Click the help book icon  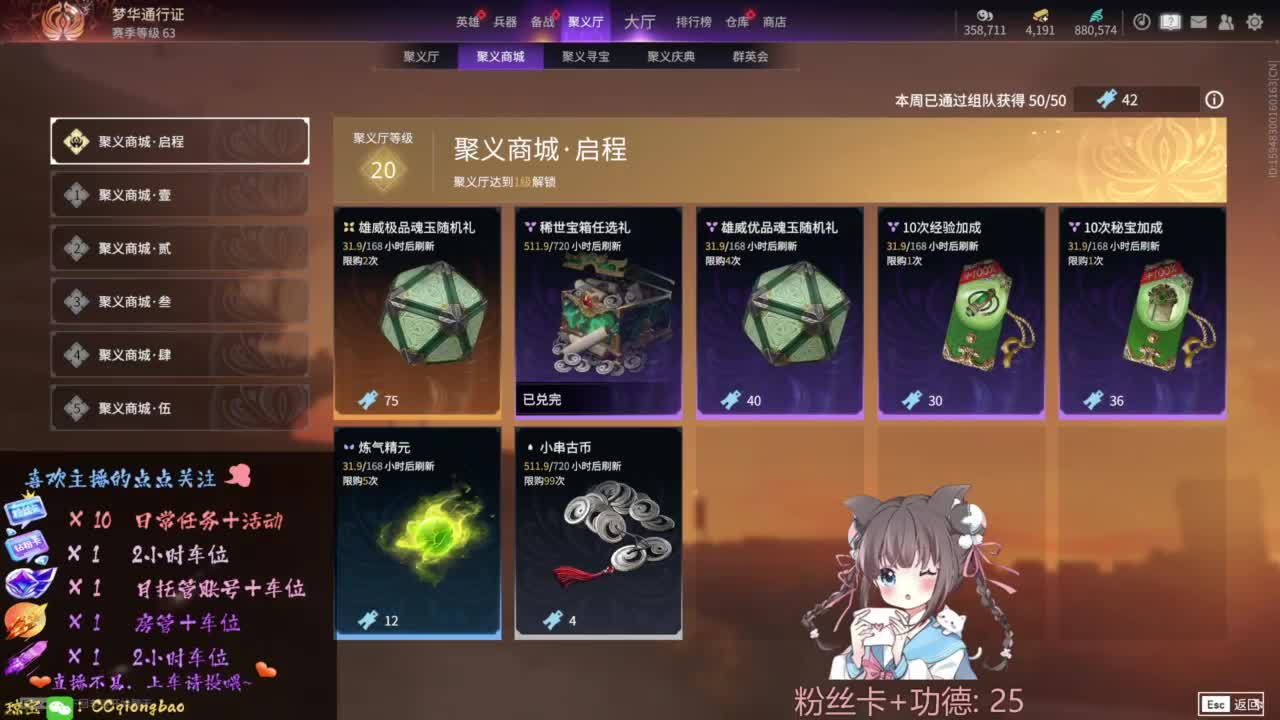pyautogui.click(x=1170, y=21)
